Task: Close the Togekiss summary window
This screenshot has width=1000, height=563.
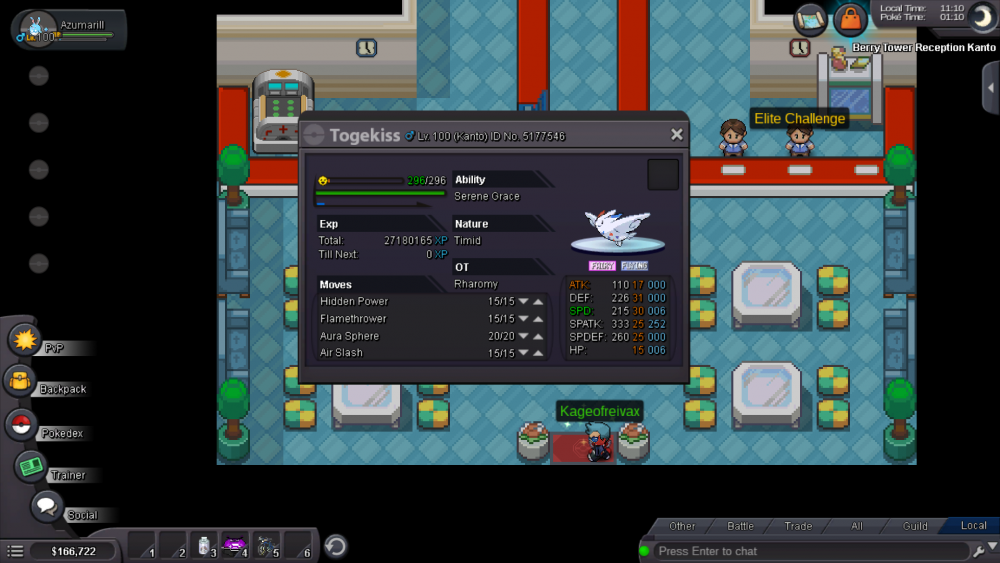Action: [x=676, y=134]
